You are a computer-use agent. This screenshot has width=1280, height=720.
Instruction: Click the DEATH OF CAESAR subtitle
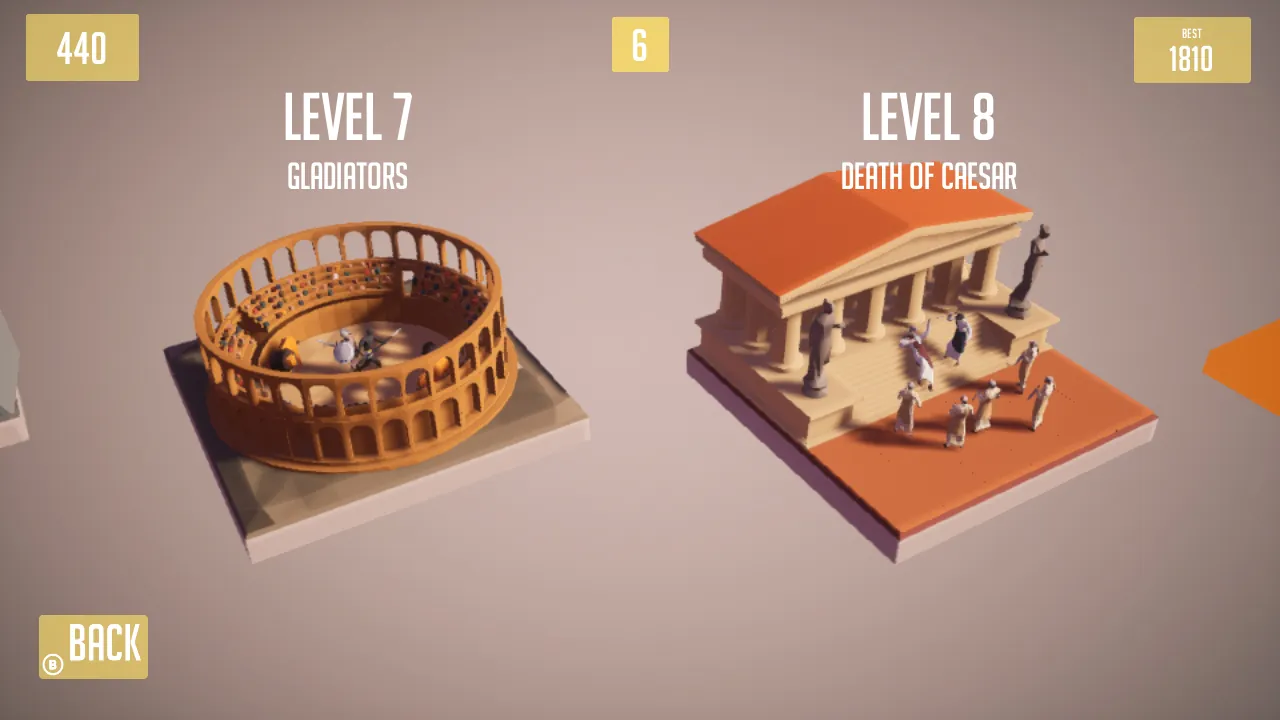coord(929,178)
